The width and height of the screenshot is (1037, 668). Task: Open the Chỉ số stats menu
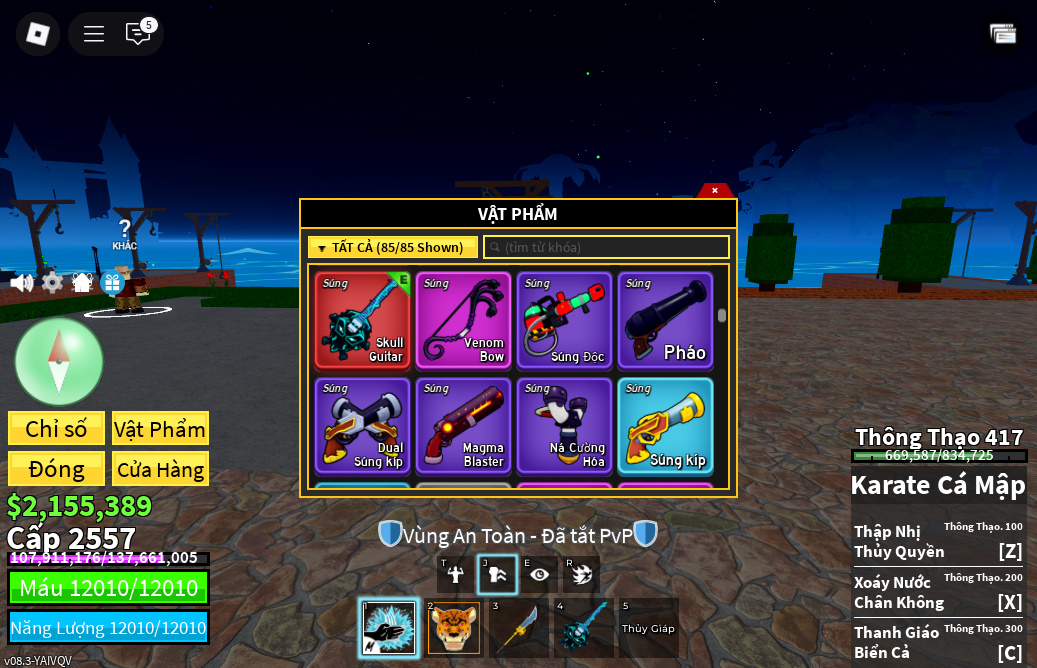point(56,429)
